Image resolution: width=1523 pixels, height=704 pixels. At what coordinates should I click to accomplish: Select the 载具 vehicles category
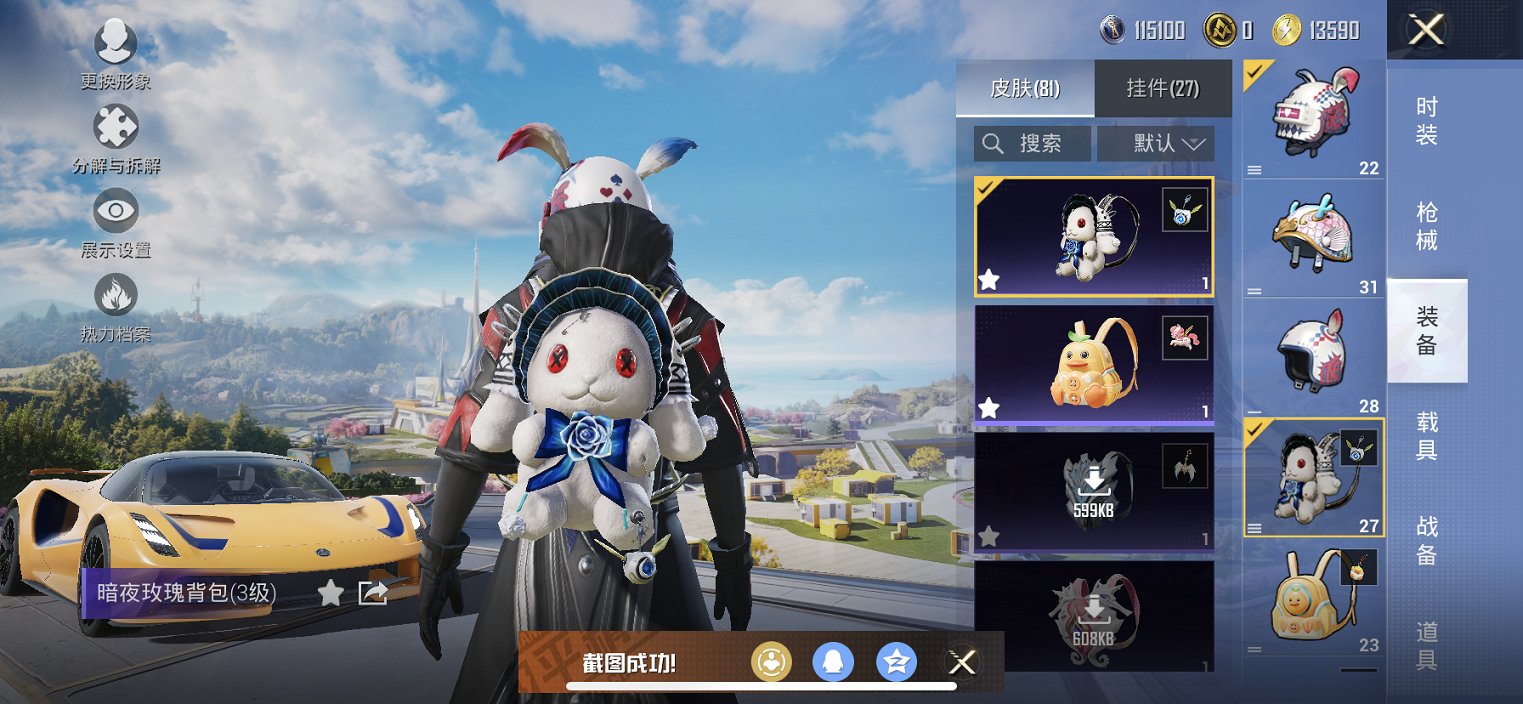coord(1427,436)
